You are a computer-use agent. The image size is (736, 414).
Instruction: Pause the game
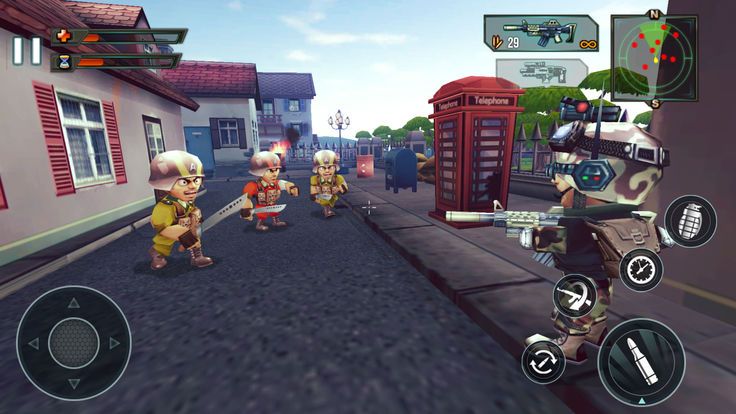27,50
